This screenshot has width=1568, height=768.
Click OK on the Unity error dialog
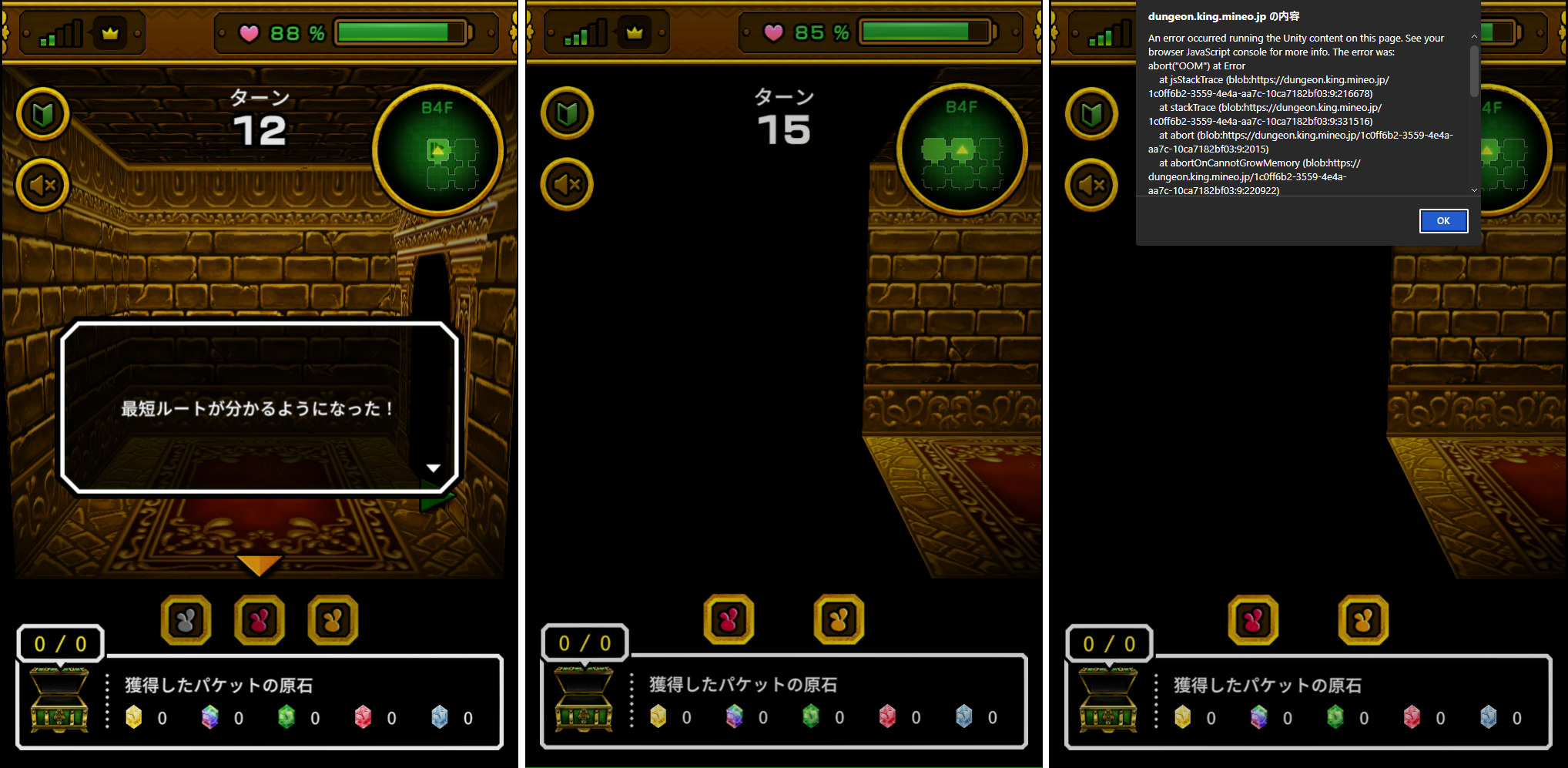click(x=1443, y=221)
